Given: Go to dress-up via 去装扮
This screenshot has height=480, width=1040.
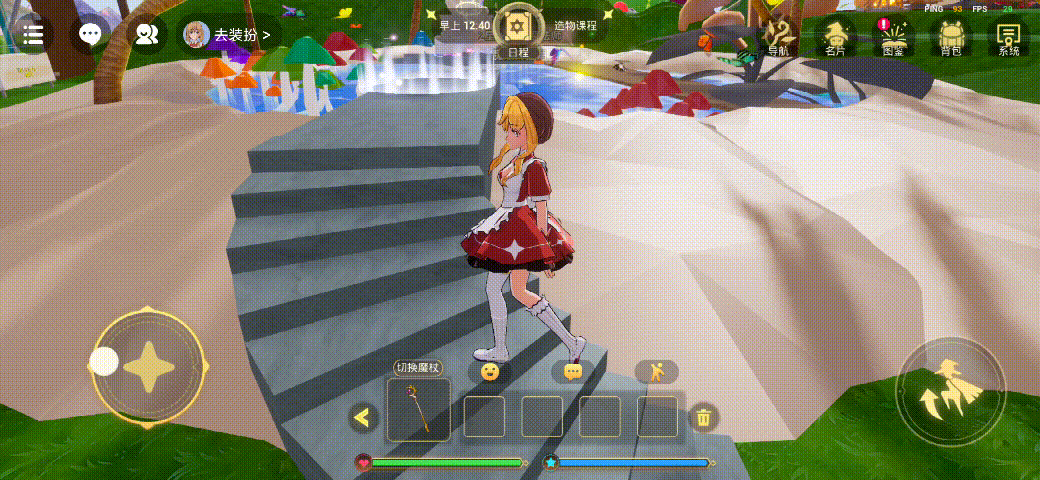Looking at the screenshot, I should click(228, 35).
